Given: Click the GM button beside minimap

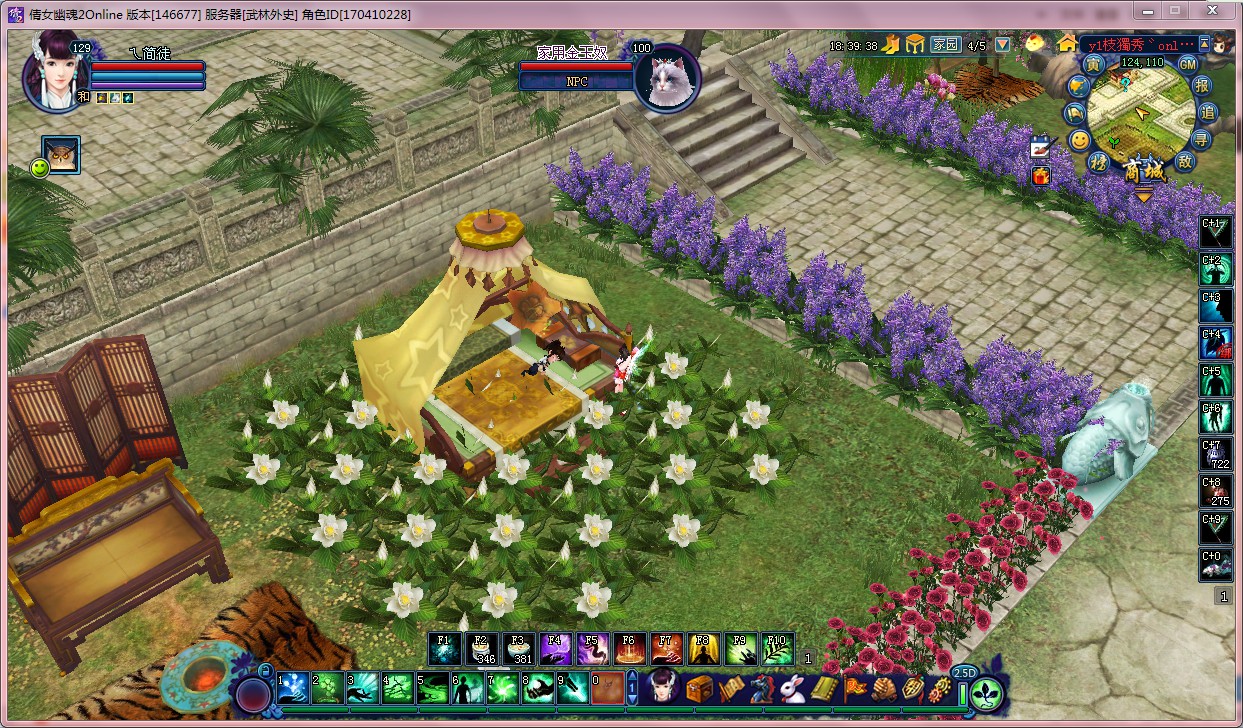Looking at the screenshot, I should point(1188,64).
